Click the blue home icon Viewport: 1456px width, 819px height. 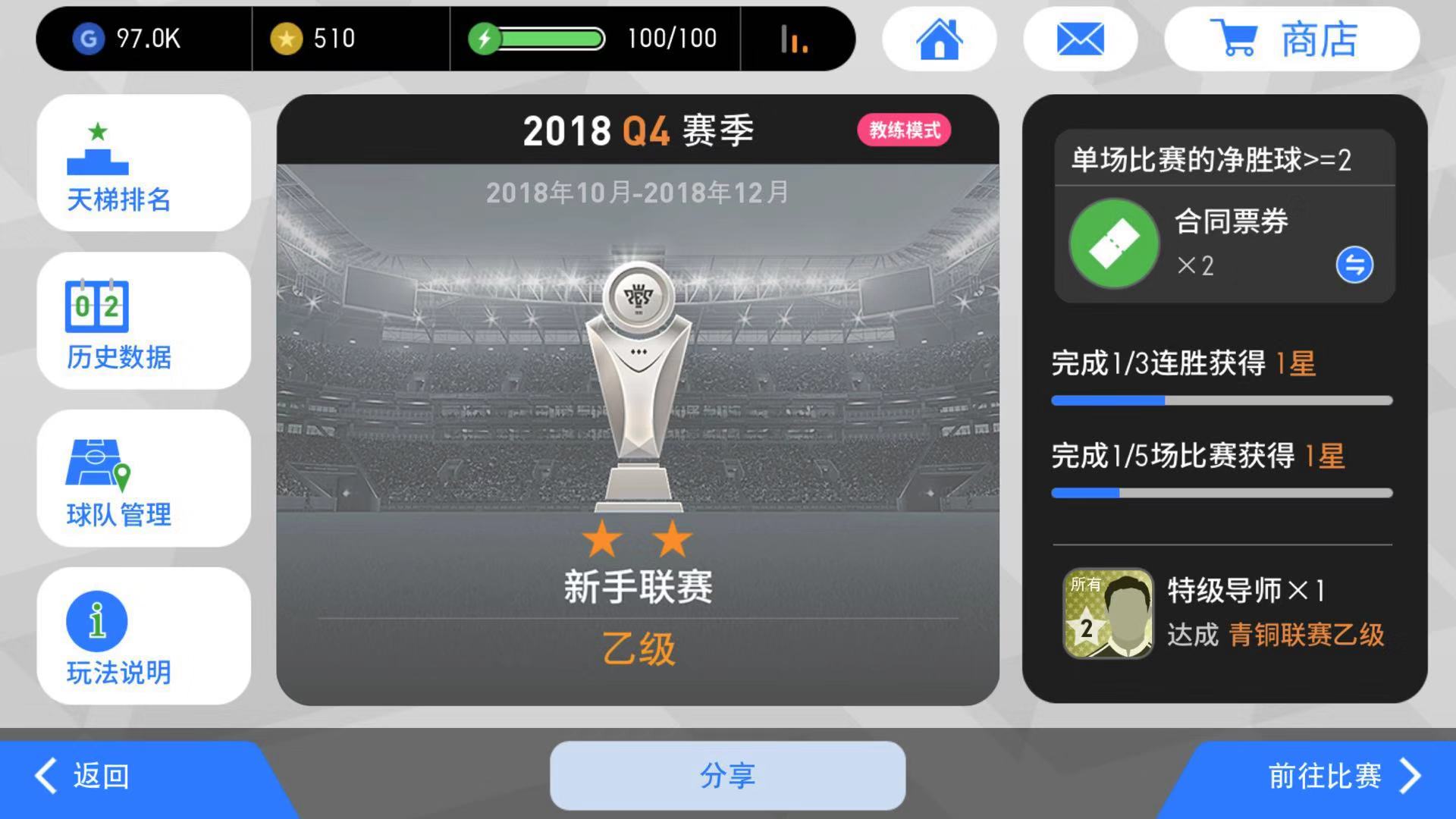coord(940,39)
